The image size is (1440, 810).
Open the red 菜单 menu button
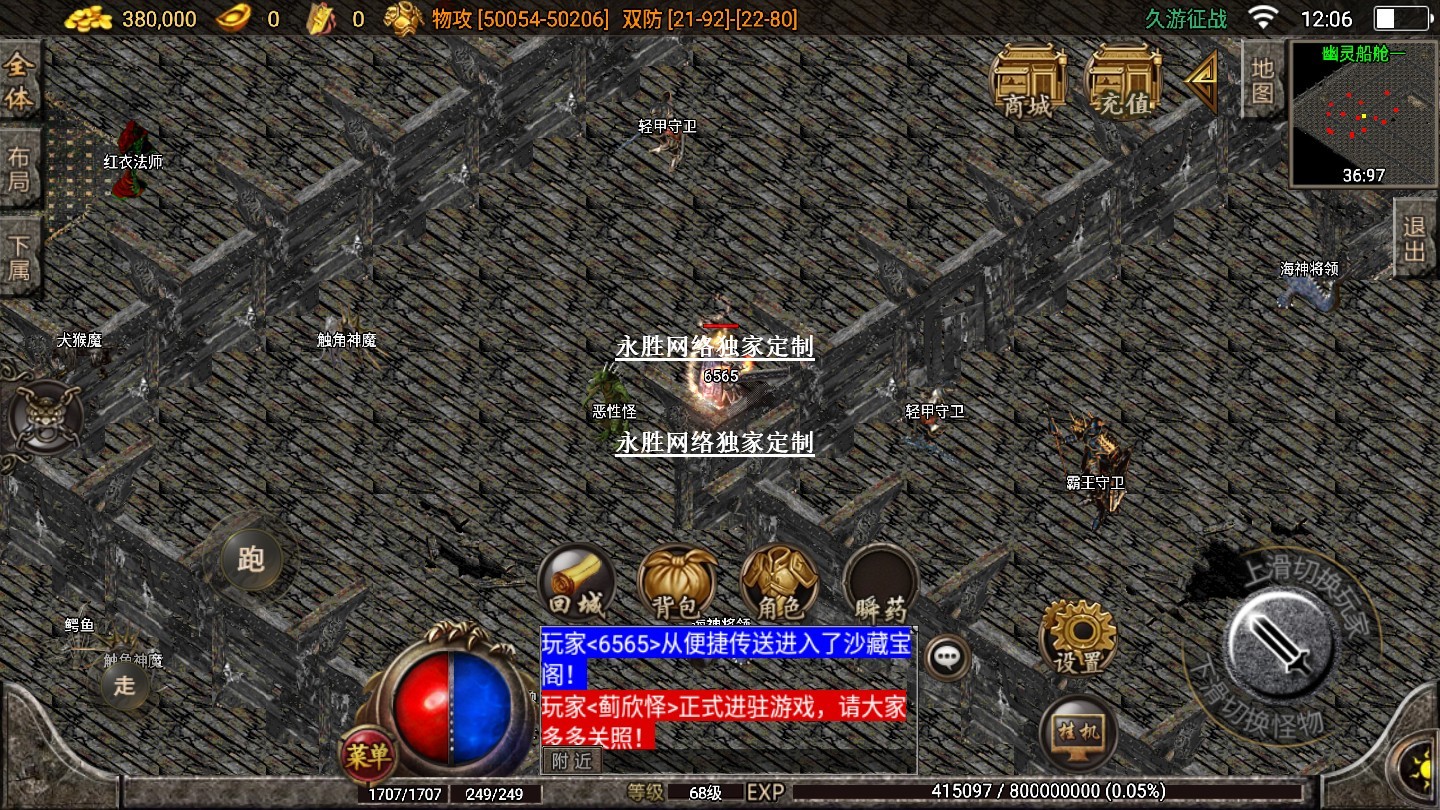[x=367, y=756]
